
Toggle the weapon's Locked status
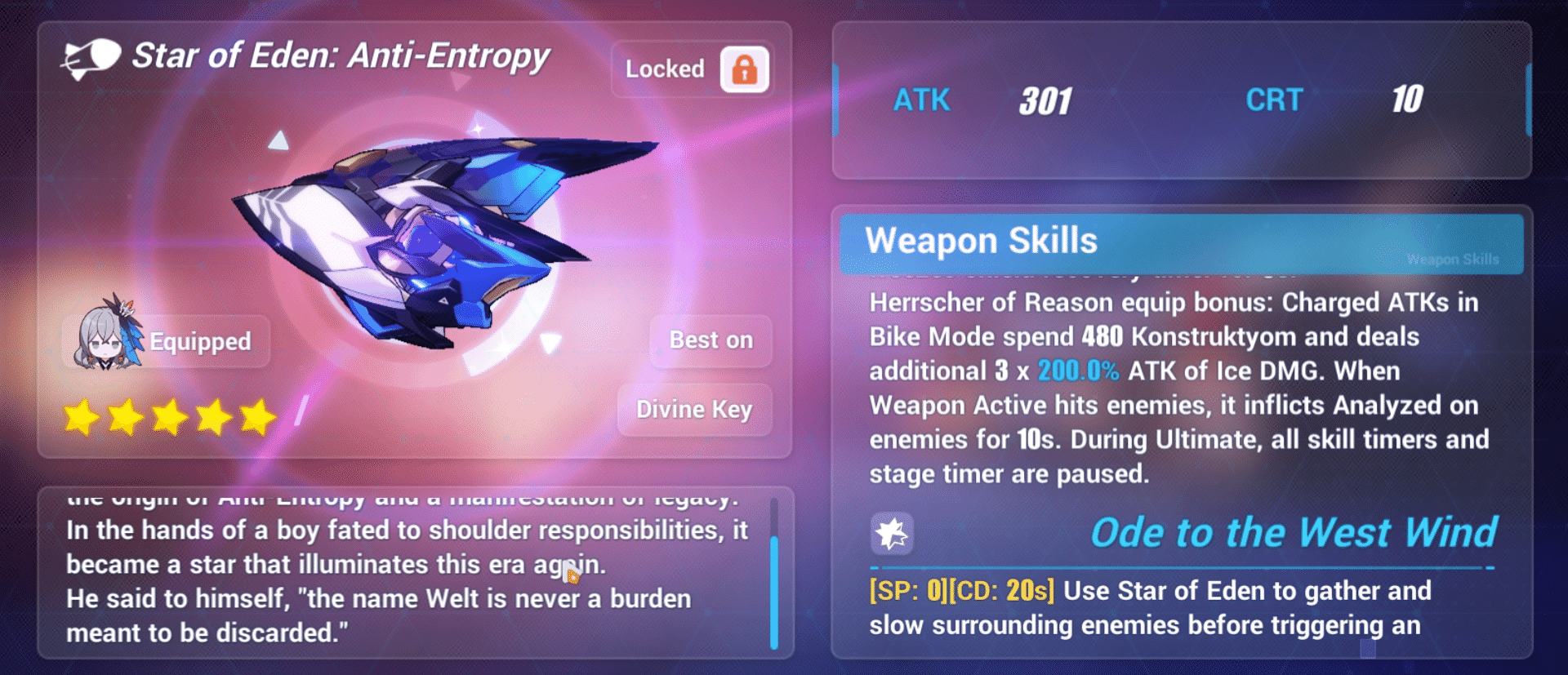692,69
